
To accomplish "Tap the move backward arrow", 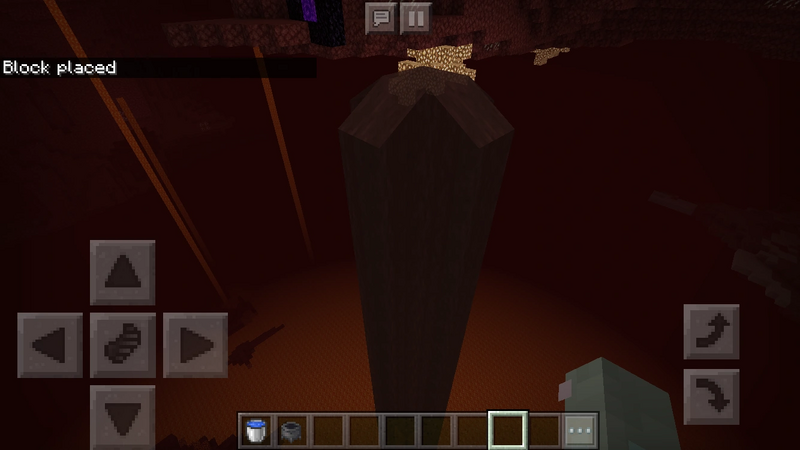I will tap(123, 415).
